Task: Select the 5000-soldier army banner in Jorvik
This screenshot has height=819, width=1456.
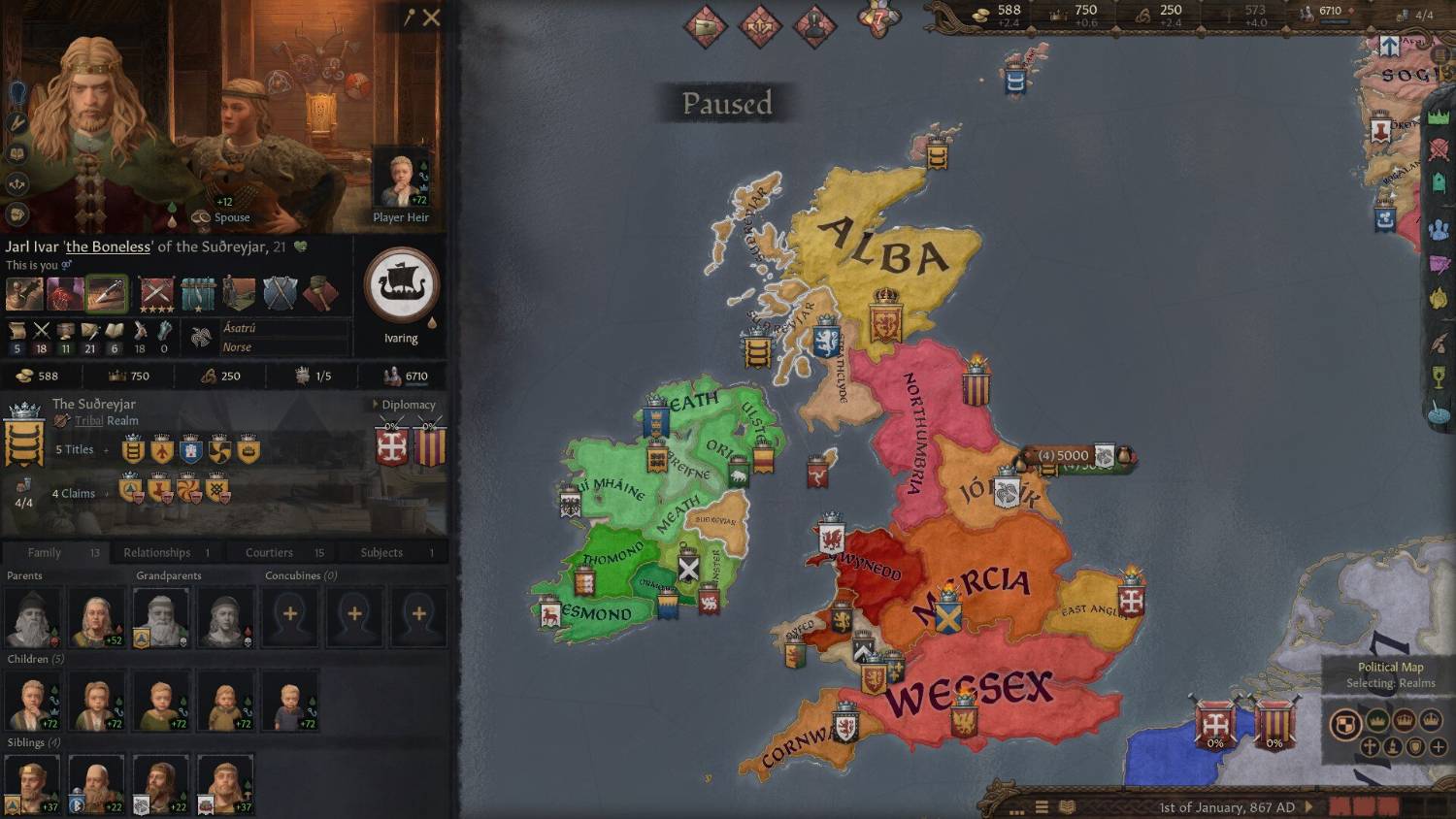Action: tap(1063, 455)
